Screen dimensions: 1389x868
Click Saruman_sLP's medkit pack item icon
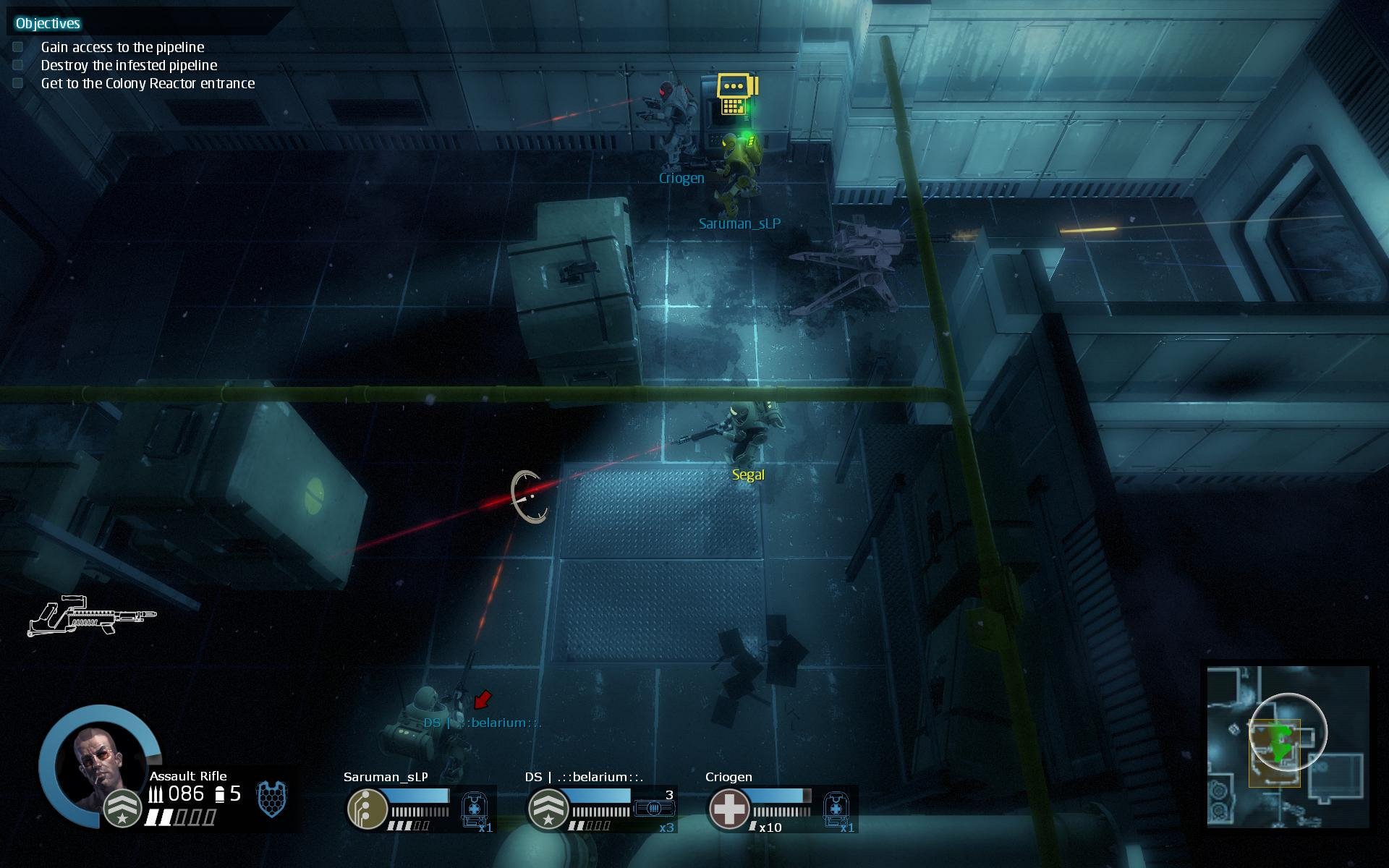pos(474,808)
